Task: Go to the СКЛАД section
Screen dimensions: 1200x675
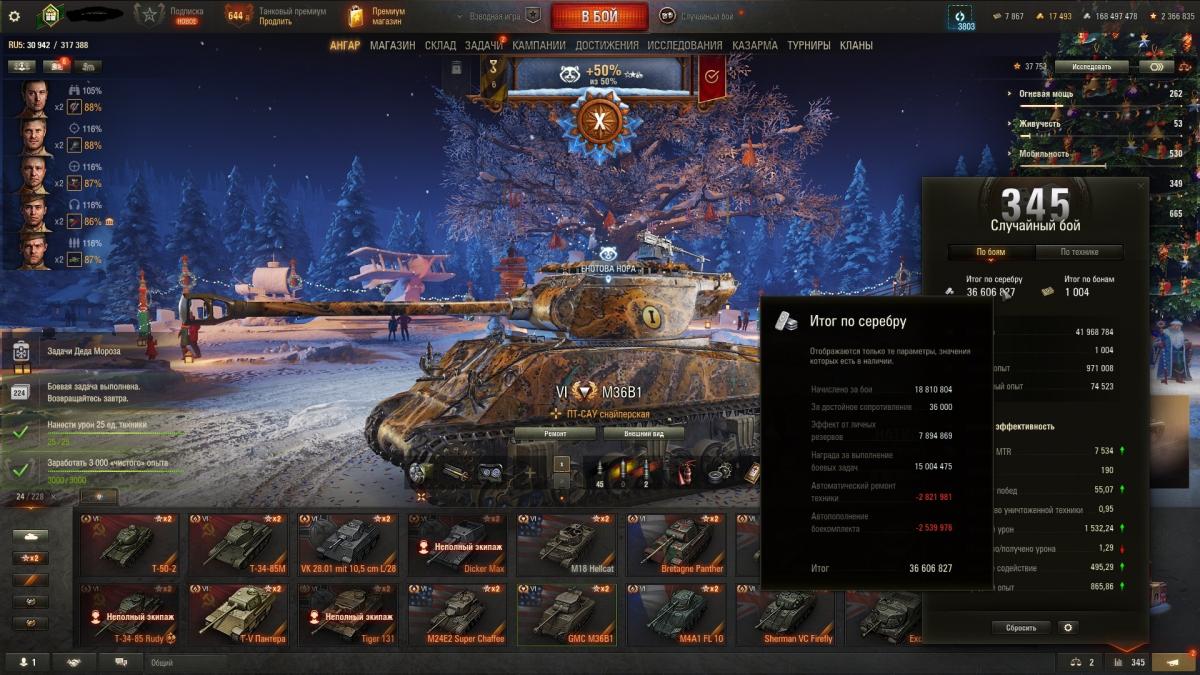Action: (440, 45)
